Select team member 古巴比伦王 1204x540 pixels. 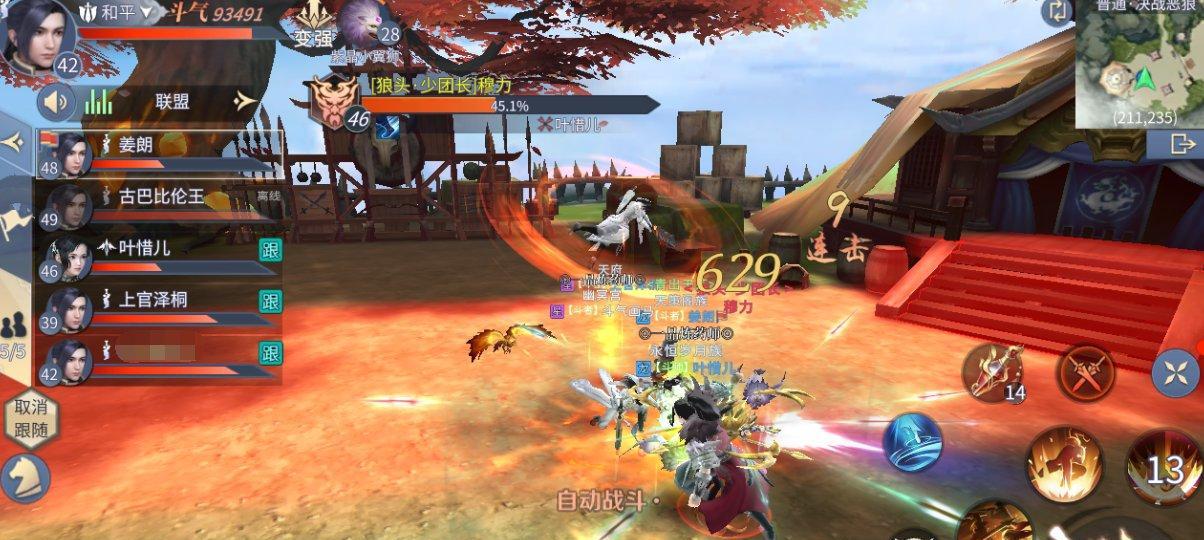coord(160,204)
